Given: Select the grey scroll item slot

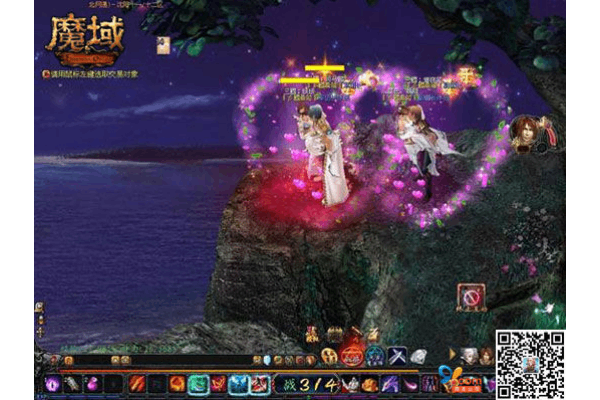Looking at the screenshot, I should coord(75,384).
